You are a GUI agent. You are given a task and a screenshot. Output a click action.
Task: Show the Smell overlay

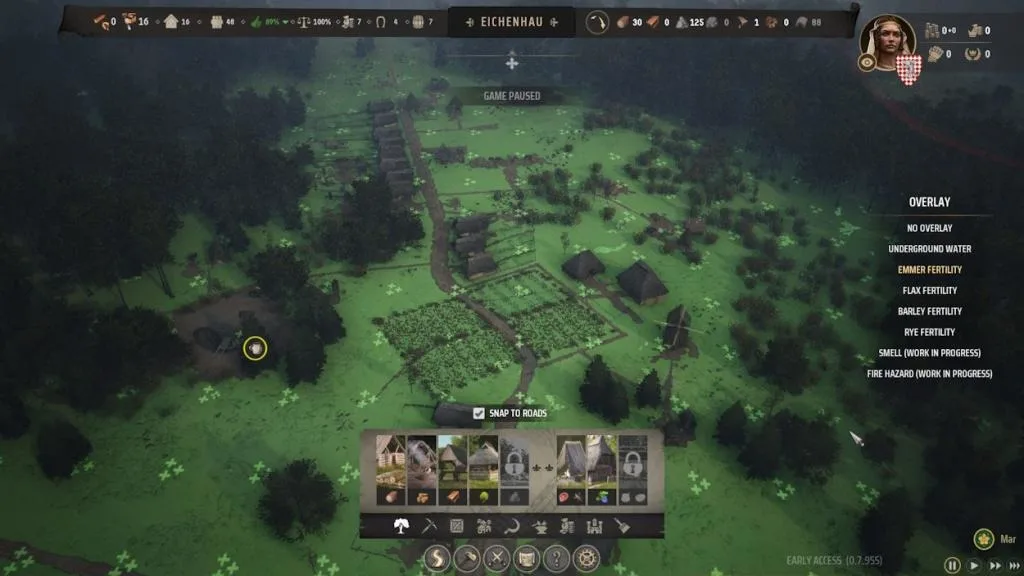pos(929,353)
